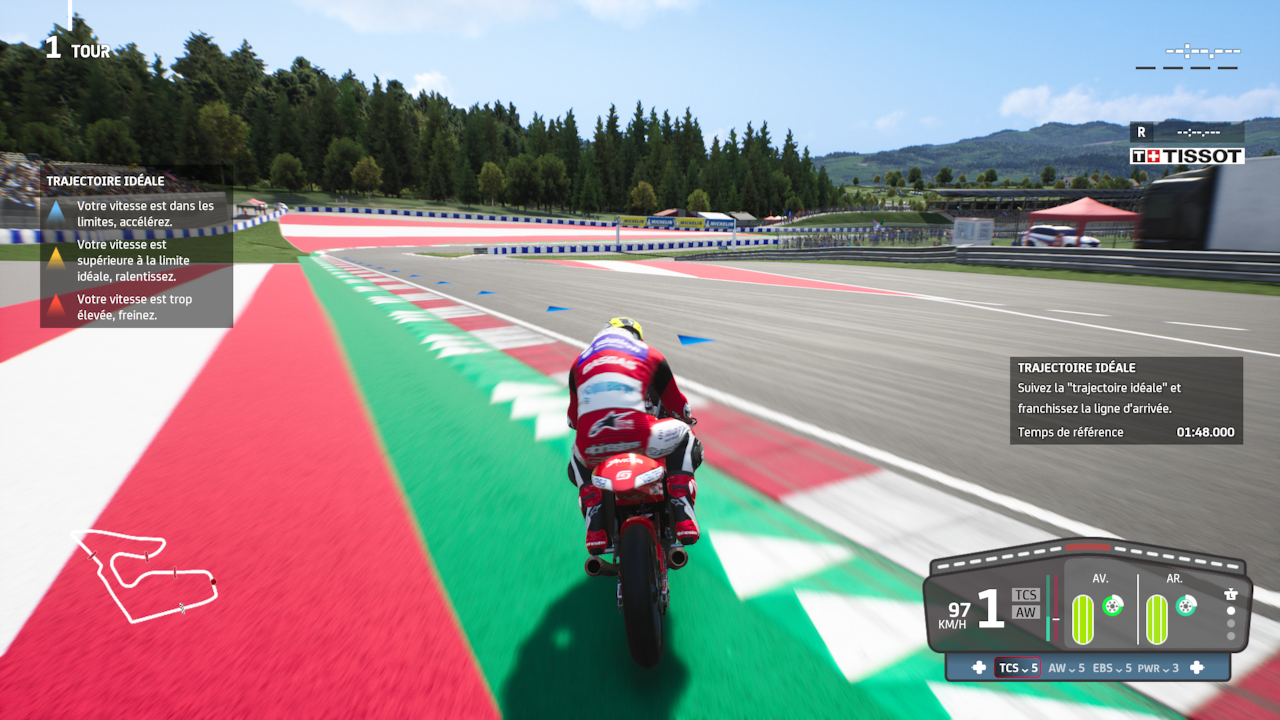Choose the EBS engine brake setting

(1112, 668)
